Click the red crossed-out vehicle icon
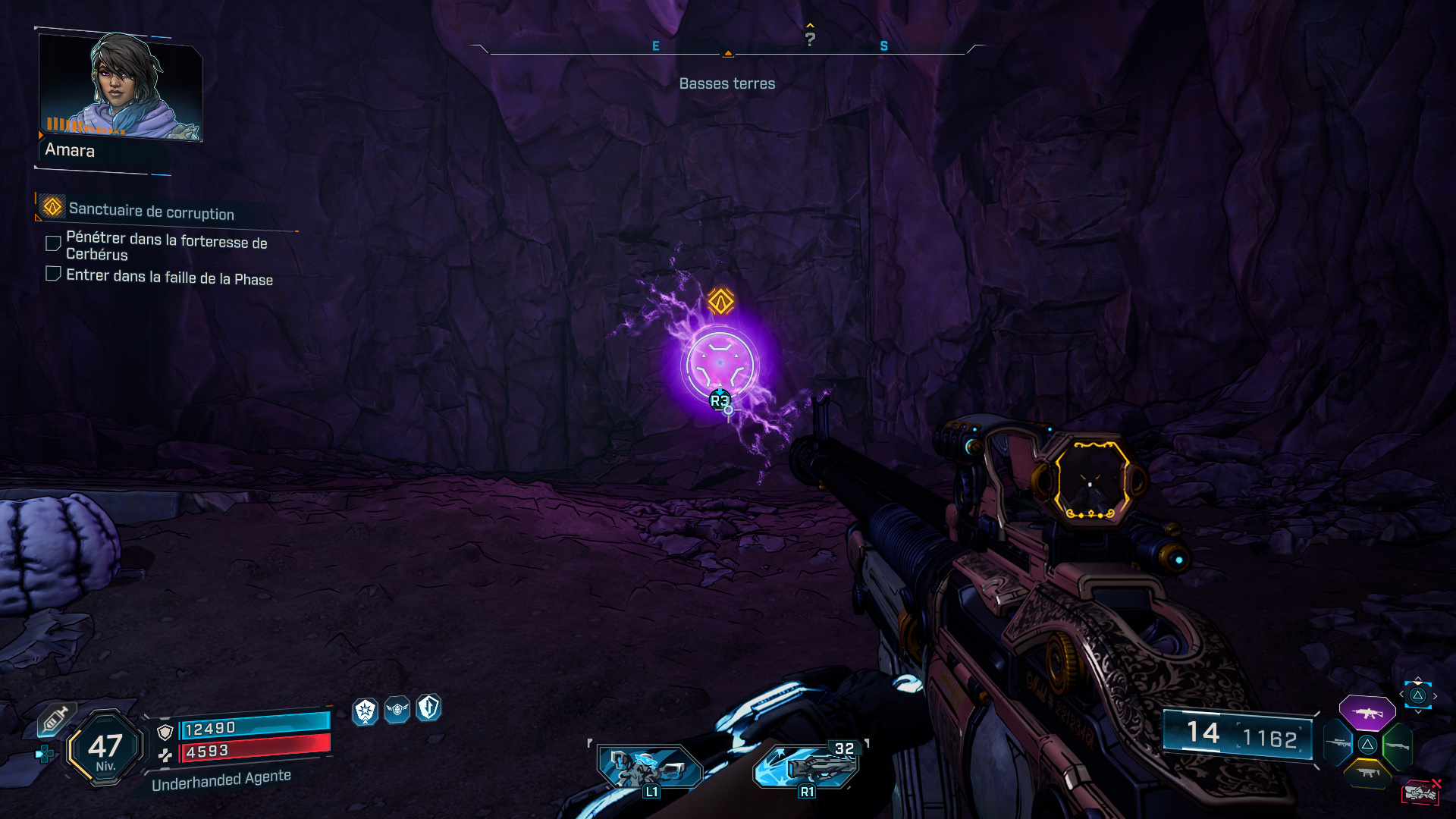Viewport: 1456px width, 819px height. (1420, 792)
